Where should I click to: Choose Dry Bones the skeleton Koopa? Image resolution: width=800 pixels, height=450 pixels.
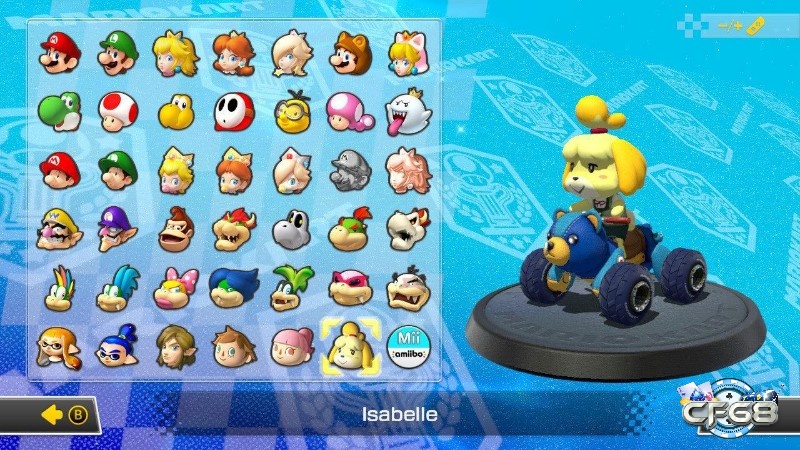[406, 229]
